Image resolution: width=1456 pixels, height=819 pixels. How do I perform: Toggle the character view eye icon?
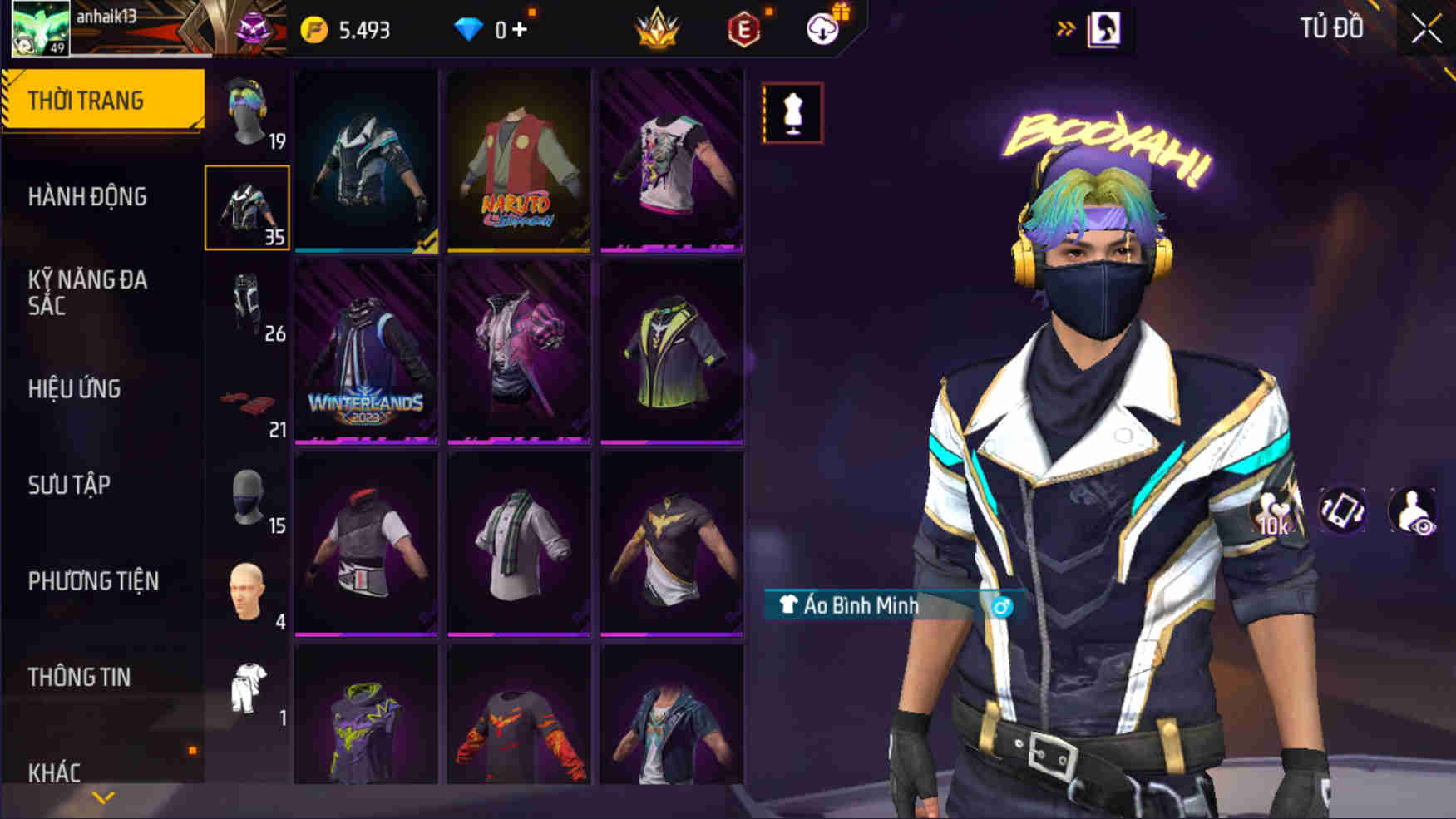pos(1413,511)
